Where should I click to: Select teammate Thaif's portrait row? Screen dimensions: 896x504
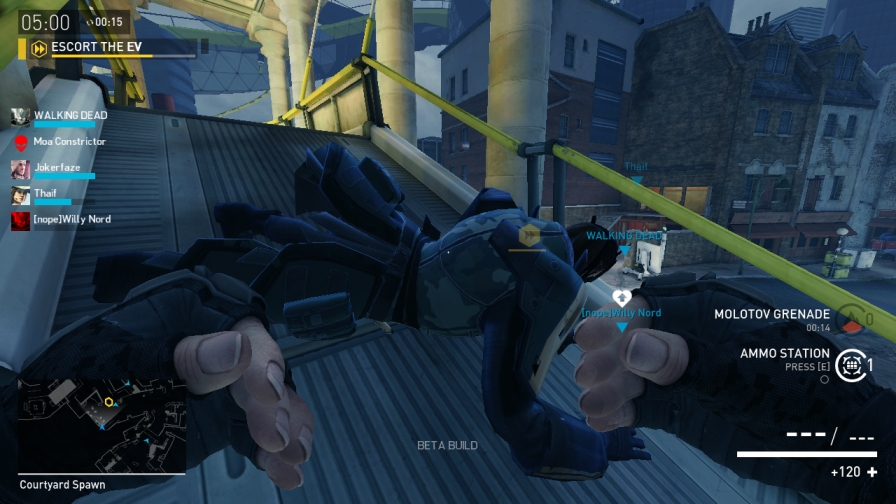point(45,194)
